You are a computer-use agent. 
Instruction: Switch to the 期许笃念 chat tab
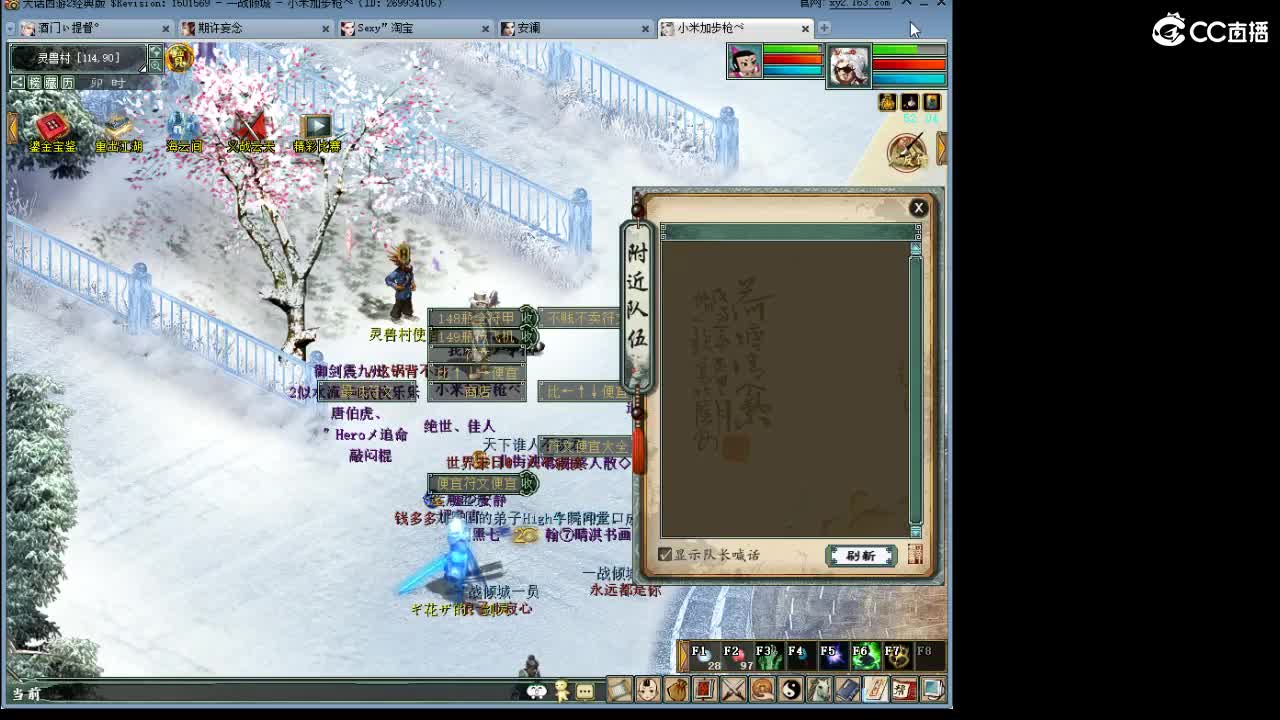click(218, 29)
